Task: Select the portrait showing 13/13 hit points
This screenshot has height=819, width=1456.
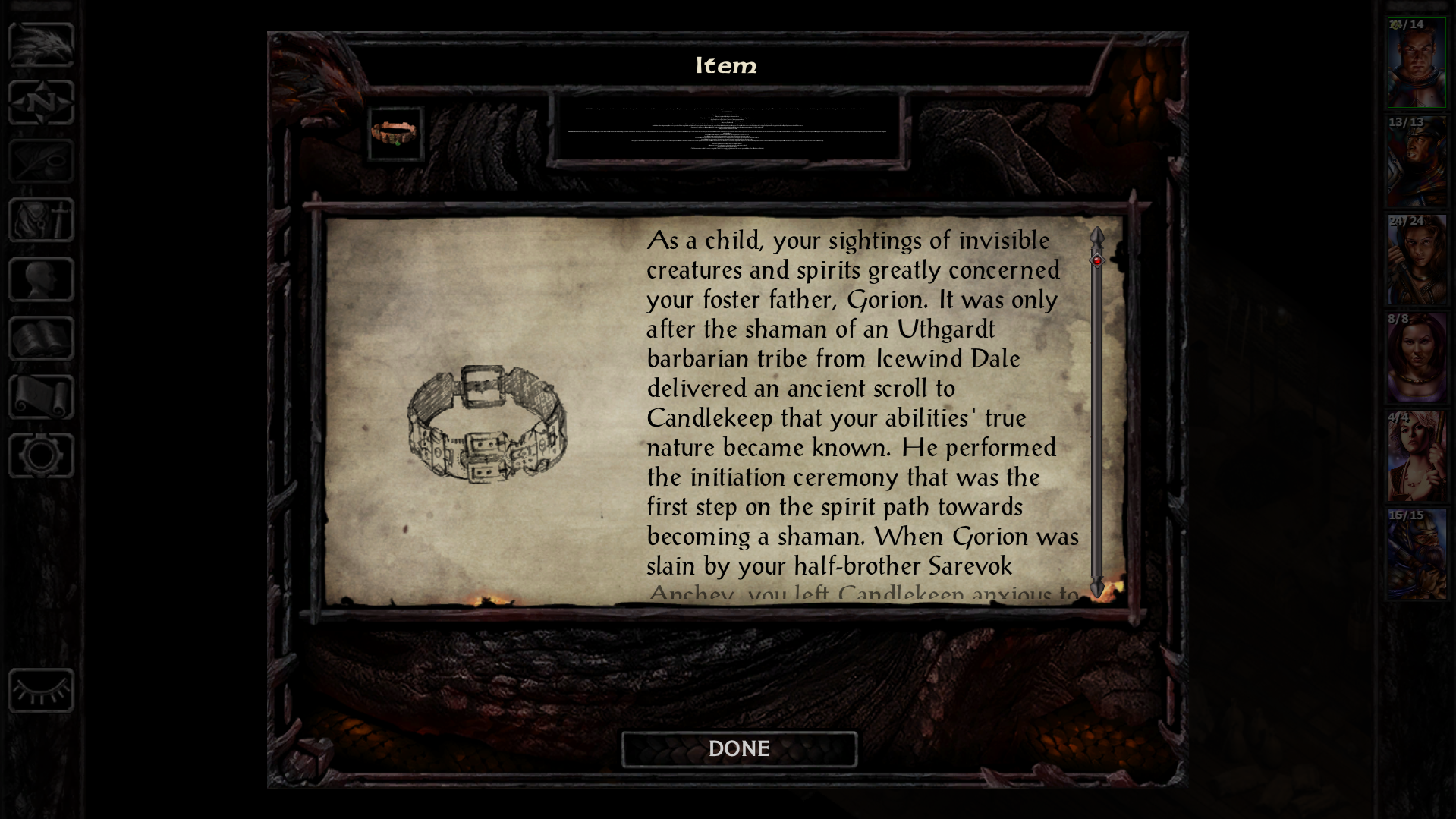Action: point(1417,162)
